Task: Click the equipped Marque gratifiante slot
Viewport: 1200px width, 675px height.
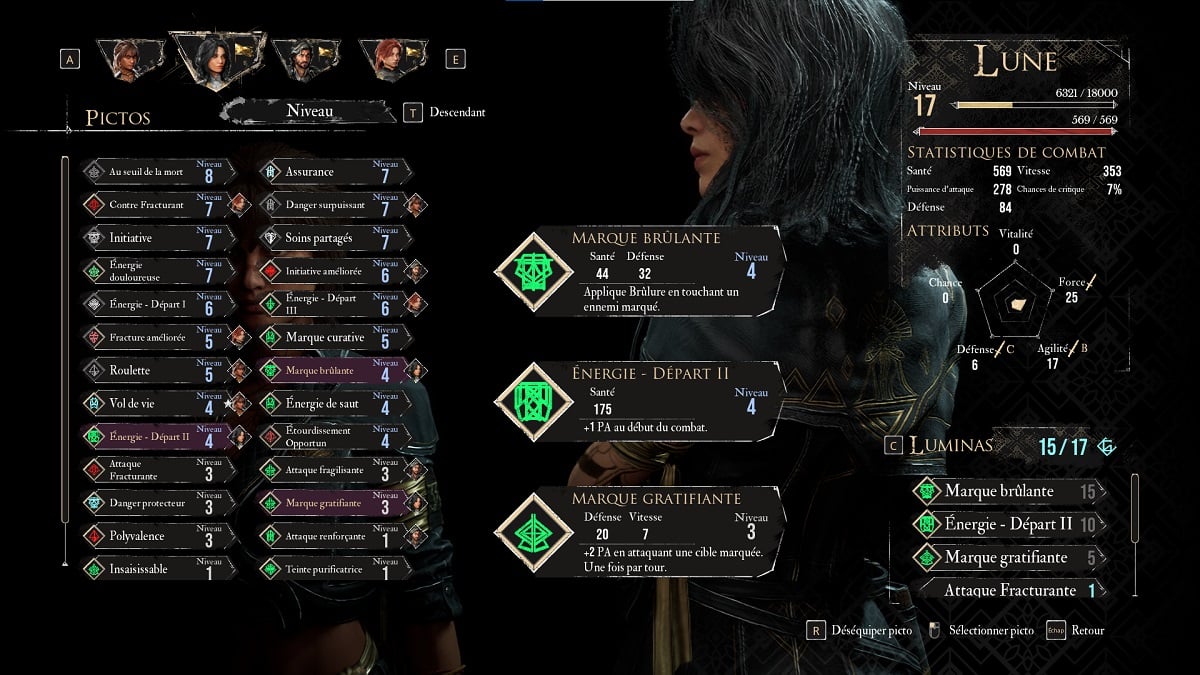Action: click(640, 531)
